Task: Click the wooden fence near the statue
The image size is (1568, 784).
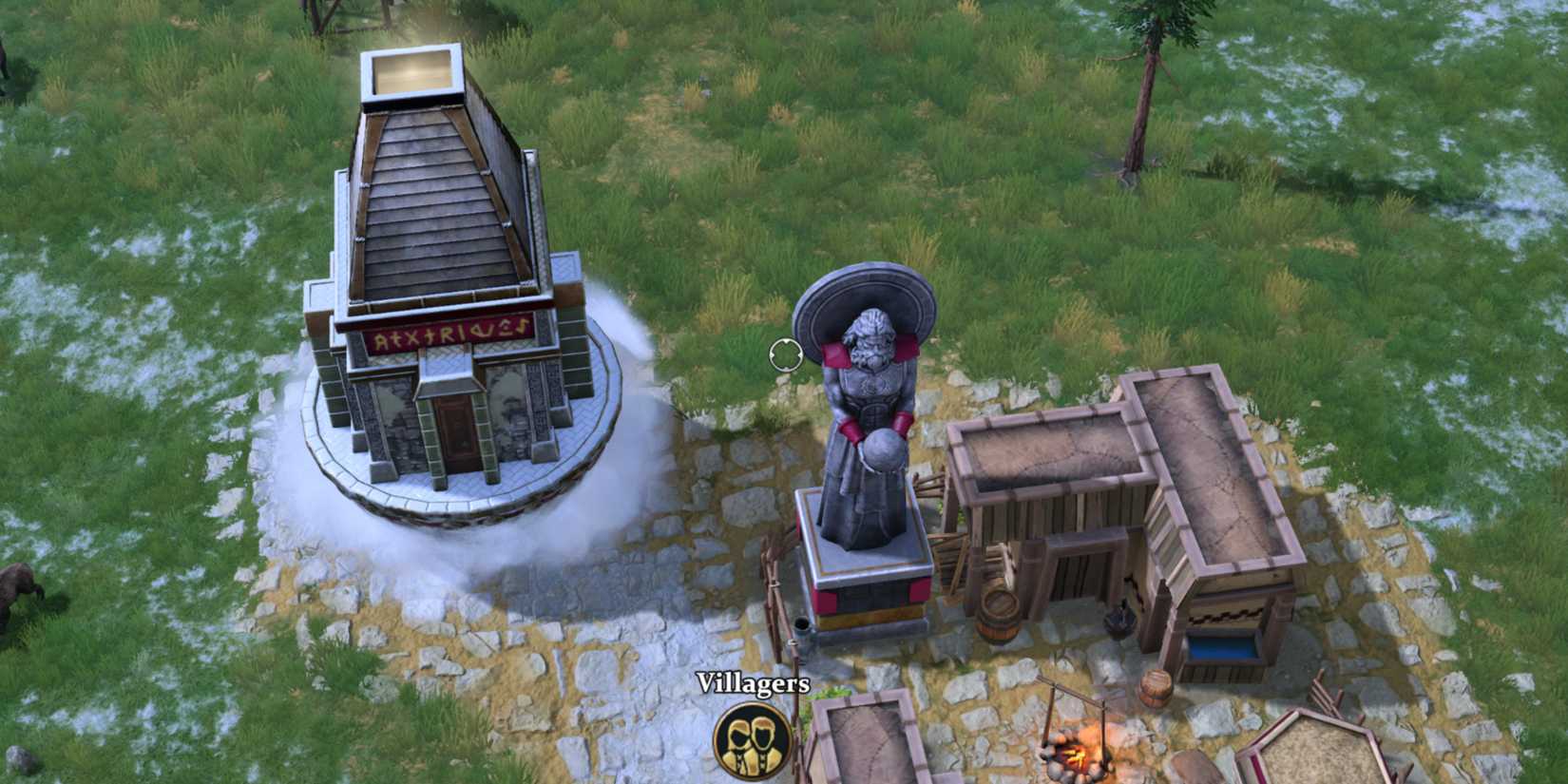Action: [x=777, y=570]
